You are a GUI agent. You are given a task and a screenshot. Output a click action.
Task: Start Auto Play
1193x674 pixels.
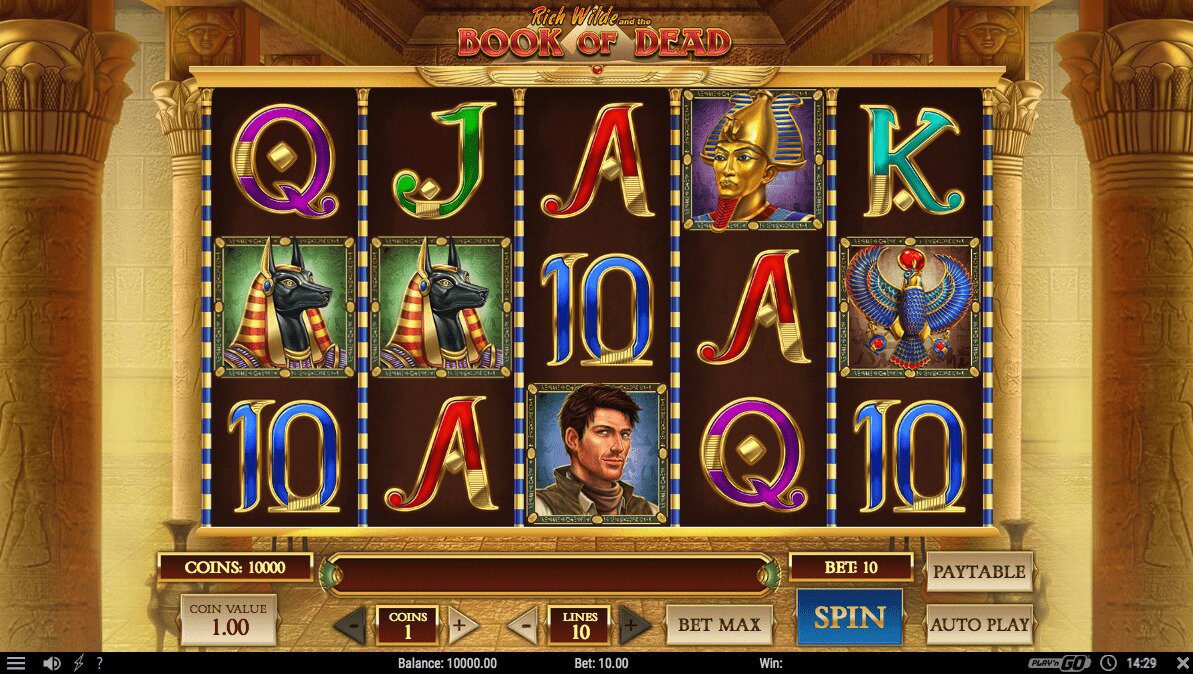pos(979,624)
